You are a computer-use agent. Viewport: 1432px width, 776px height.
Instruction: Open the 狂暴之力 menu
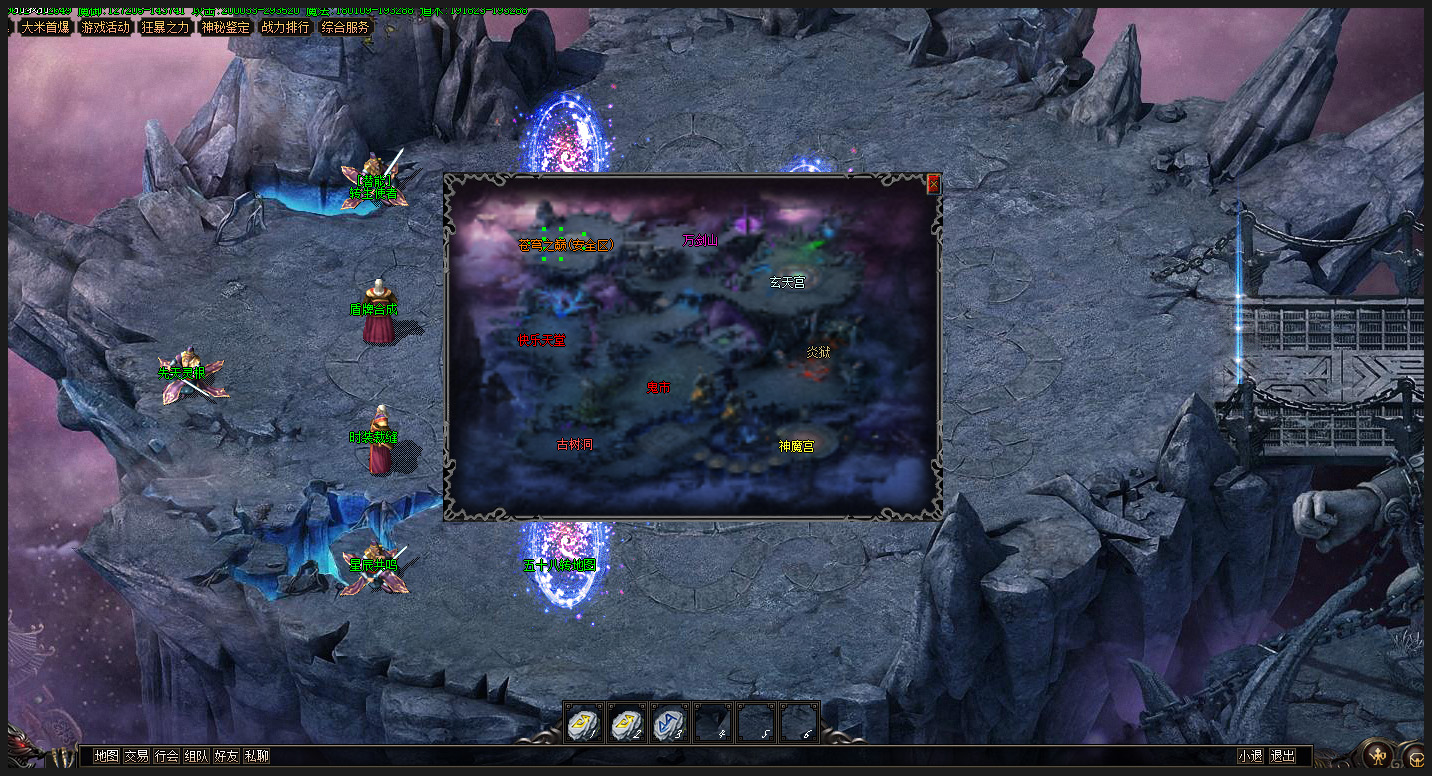coord(165,27)
